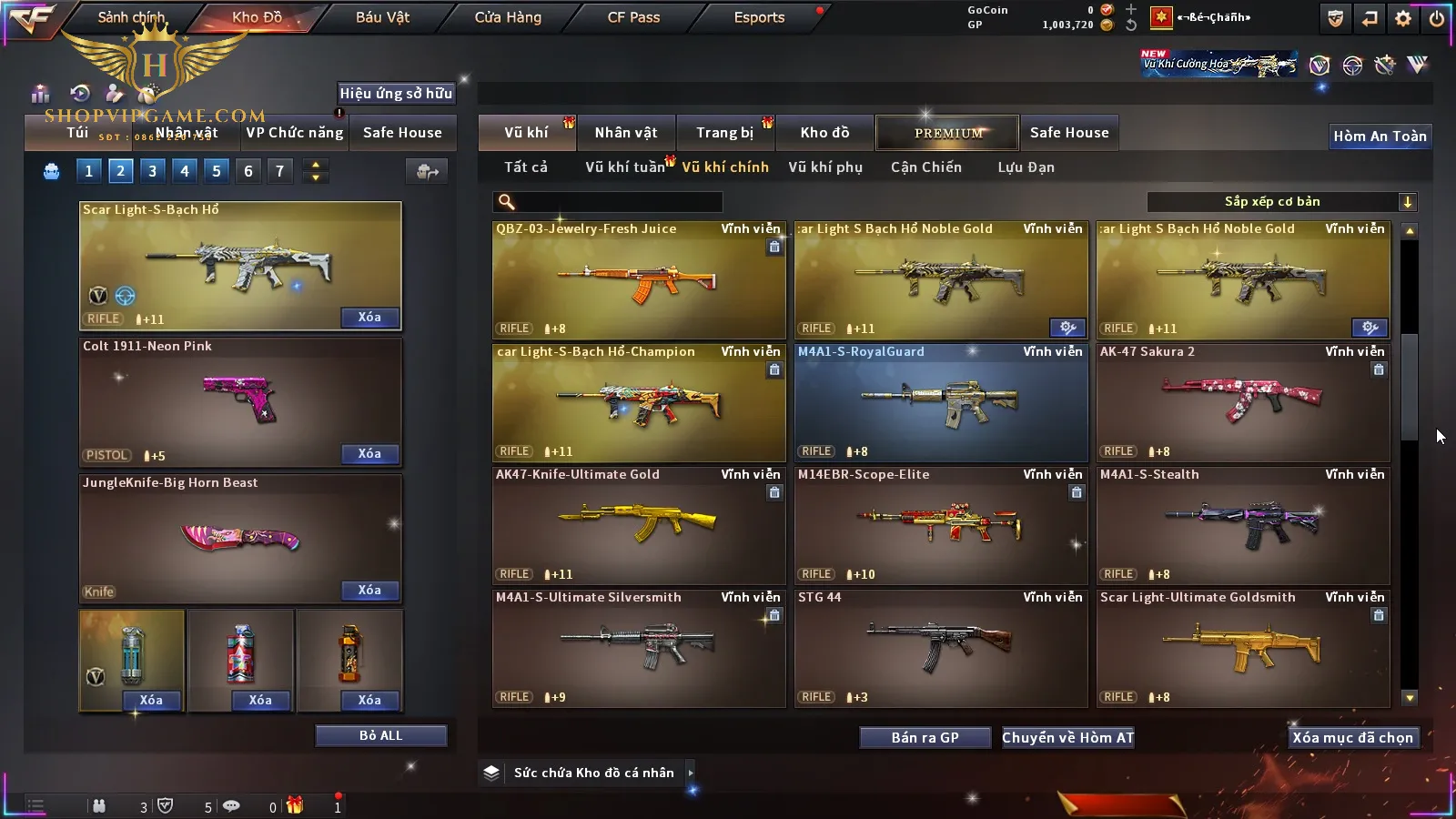Click Bán ra GP button
Image resolution: width=1456 pixels, height=819 pixels.
tap(925, 737)
